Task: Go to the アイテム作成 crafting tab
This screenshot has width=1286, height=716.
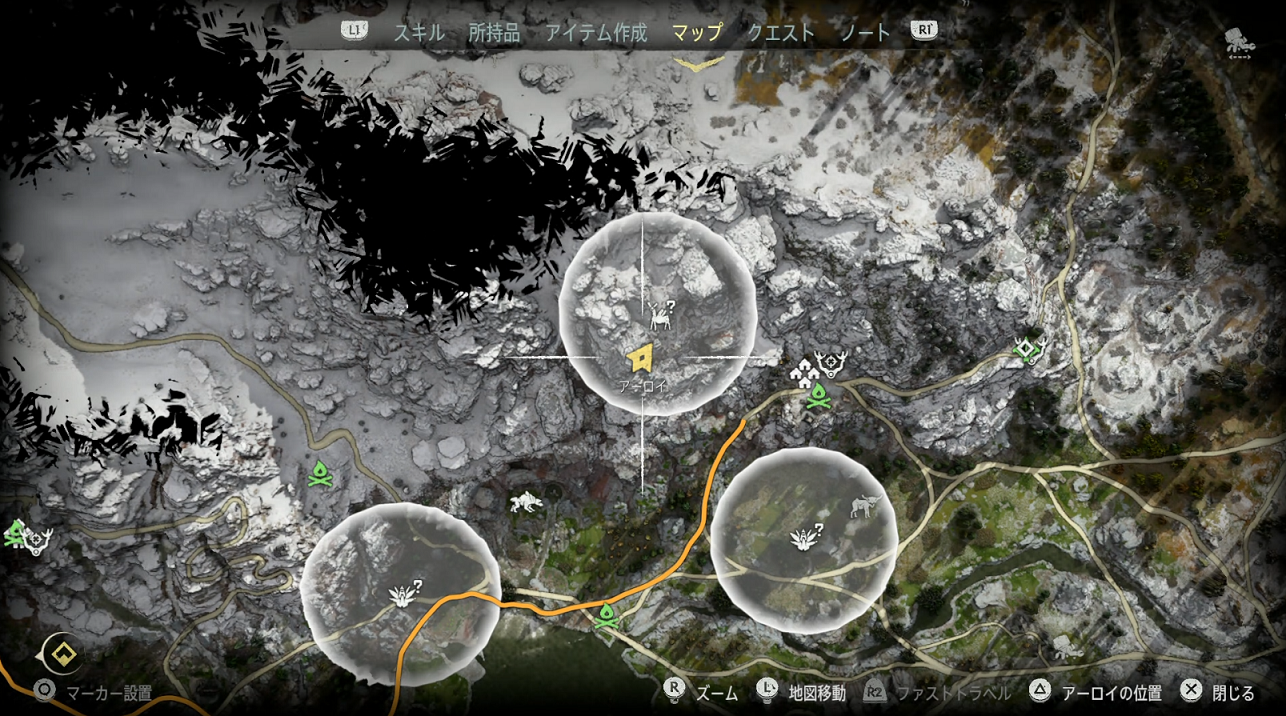Action: click(596, 32)
